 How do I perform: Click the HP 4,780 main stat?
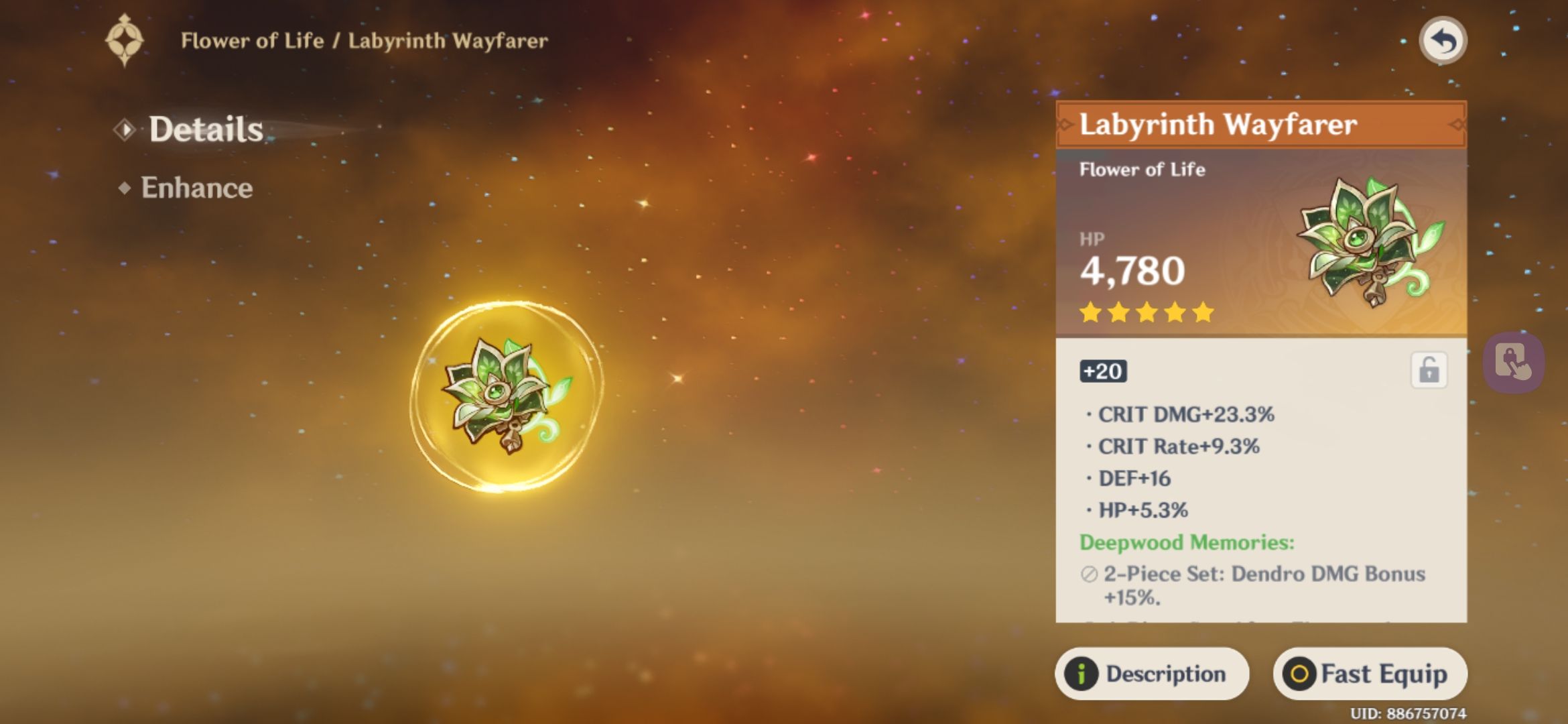pos(1134,270)
